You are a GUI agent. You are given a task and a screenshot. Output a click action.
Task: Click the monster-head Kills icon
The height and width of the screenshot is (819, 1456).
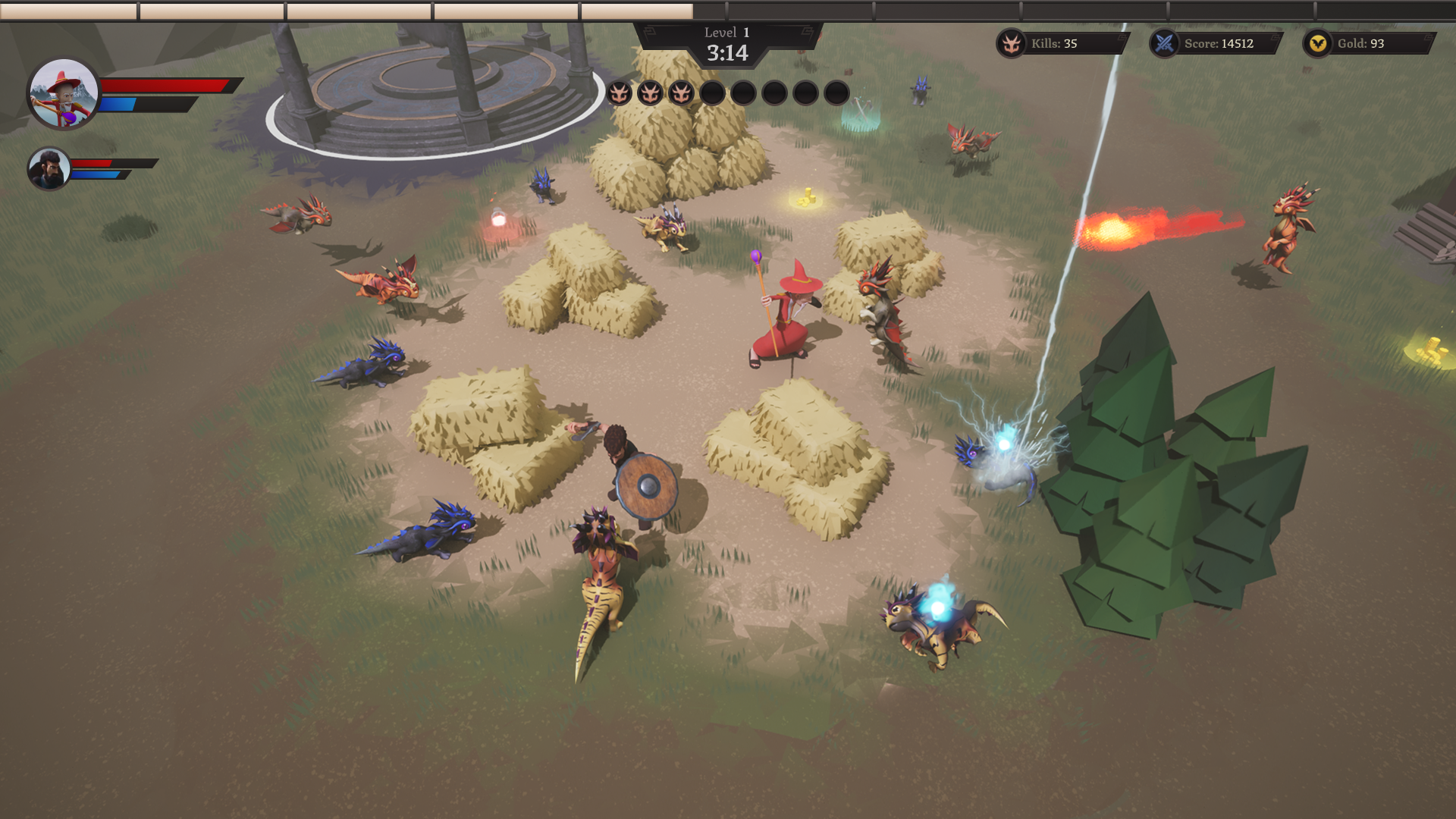(1011, 44)
